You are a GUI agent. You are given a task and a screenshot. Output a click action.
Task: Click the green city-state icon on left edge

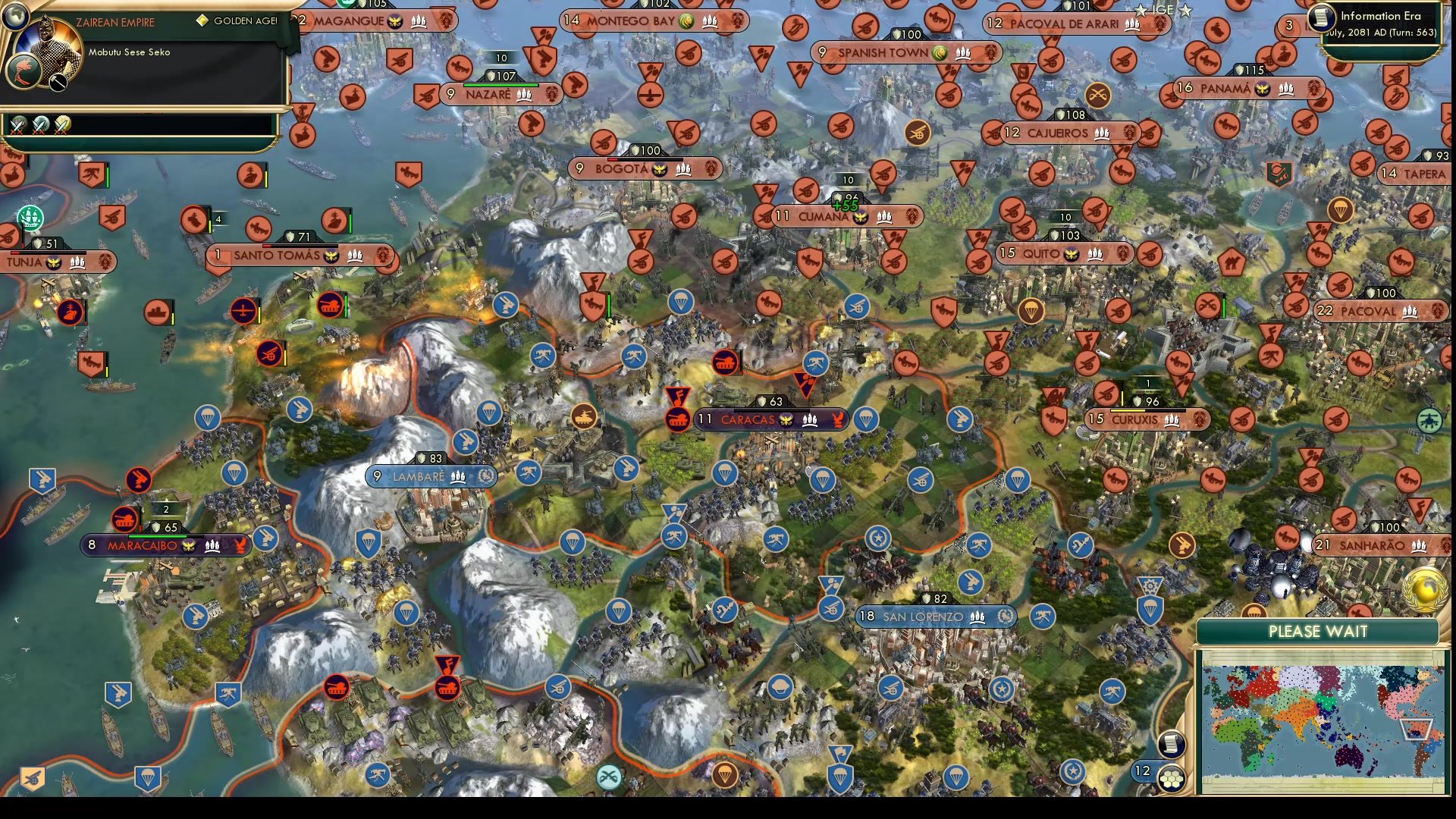[x=30, y=218]
